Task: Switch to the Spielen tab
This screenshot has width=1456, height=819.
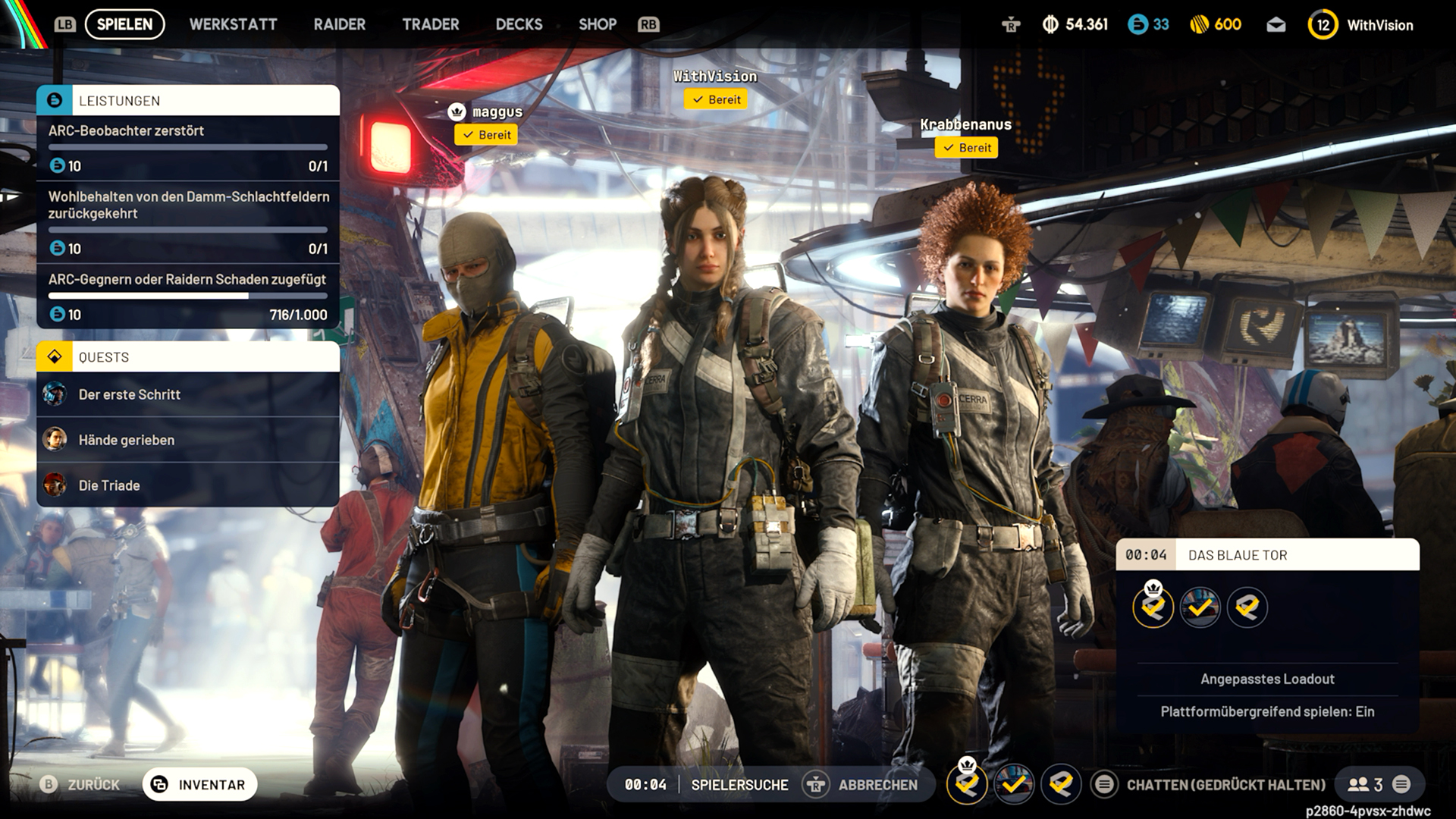Action: (124, 24)
